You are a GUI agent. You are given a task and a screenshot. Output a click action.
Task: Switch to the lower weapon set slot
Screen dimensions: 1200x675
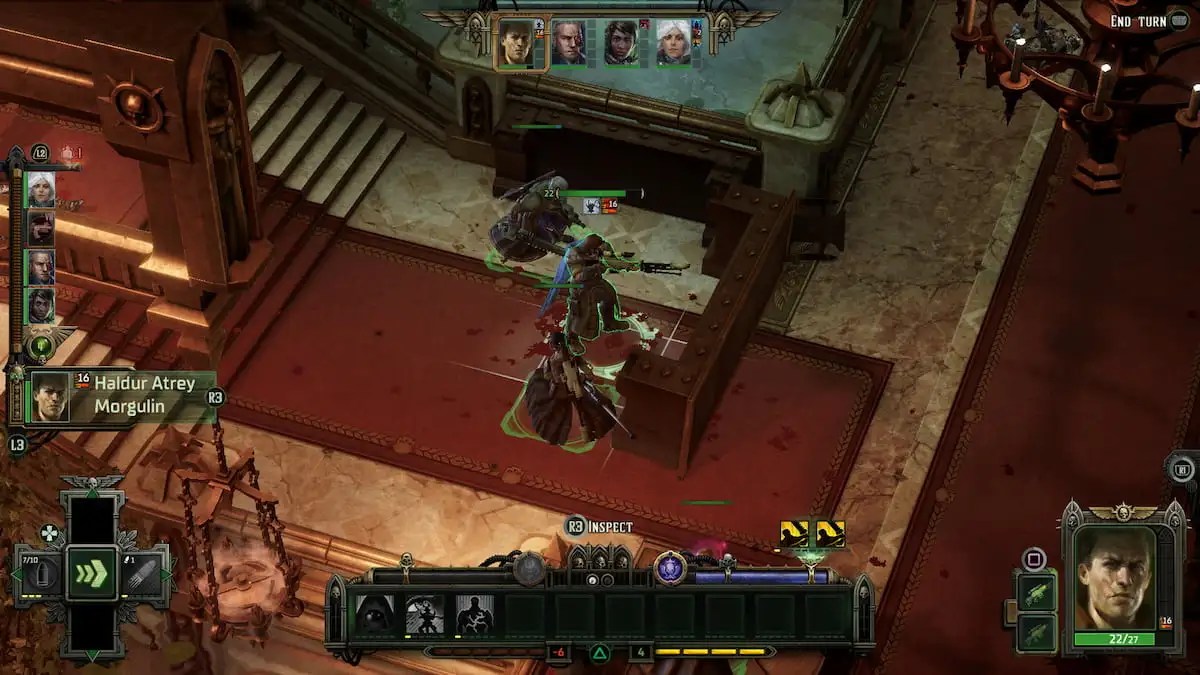coord(1035,632)
